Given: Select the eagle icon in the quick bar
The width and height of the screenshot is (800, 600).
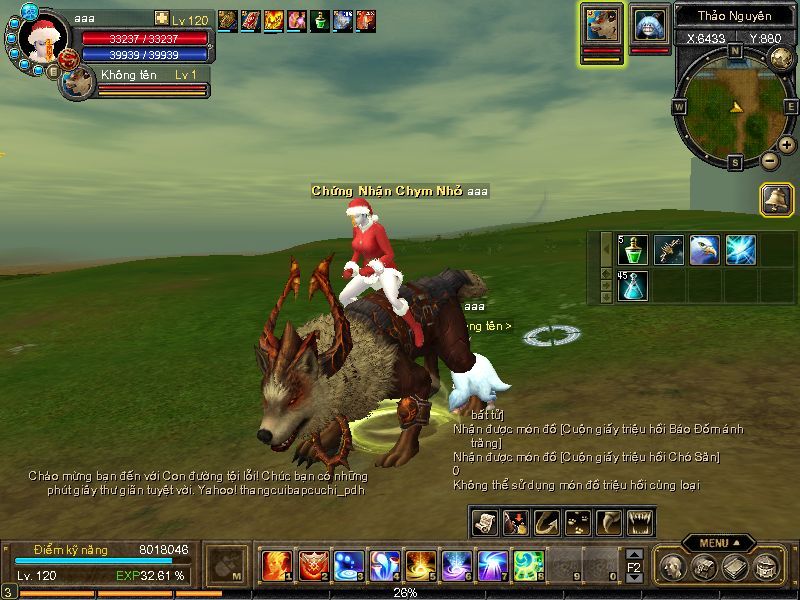Looking at the screenshot, I should coord(704,250).
